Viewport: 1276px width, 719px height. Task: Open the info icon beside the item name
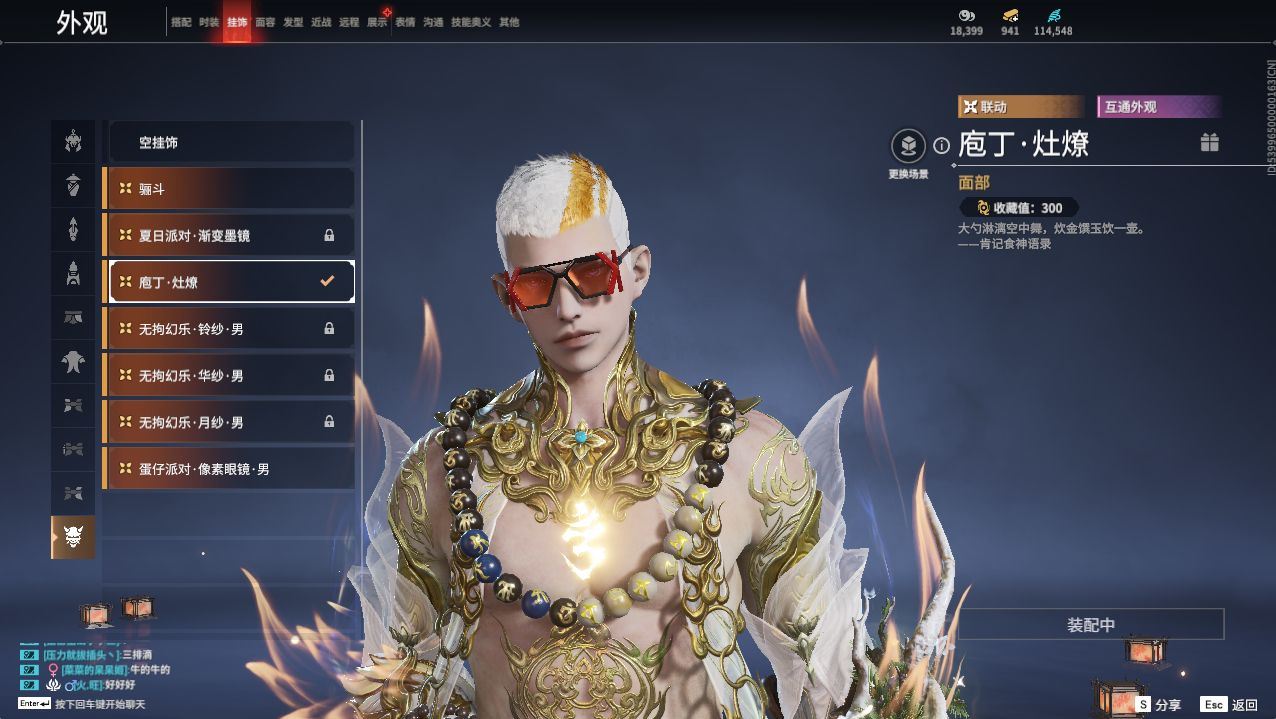(x=941, y=146)
